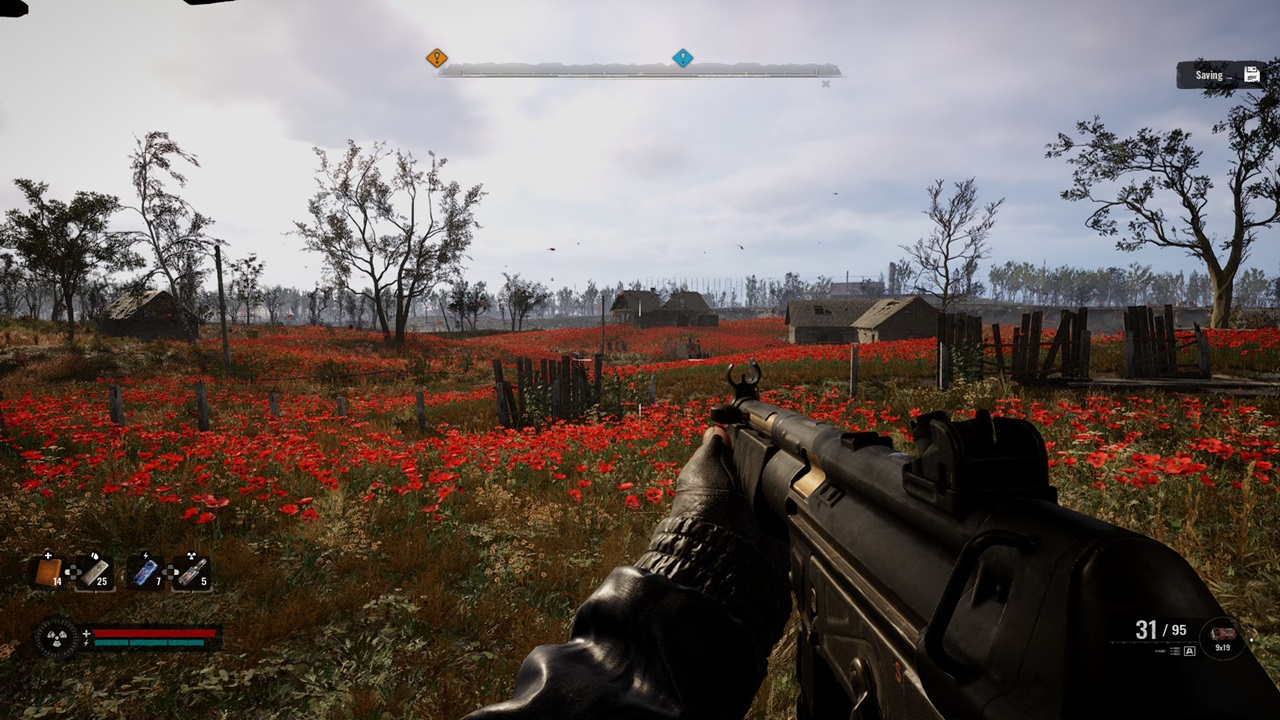Select the 9x19 ammo type icon

[x=1223, y=634]
